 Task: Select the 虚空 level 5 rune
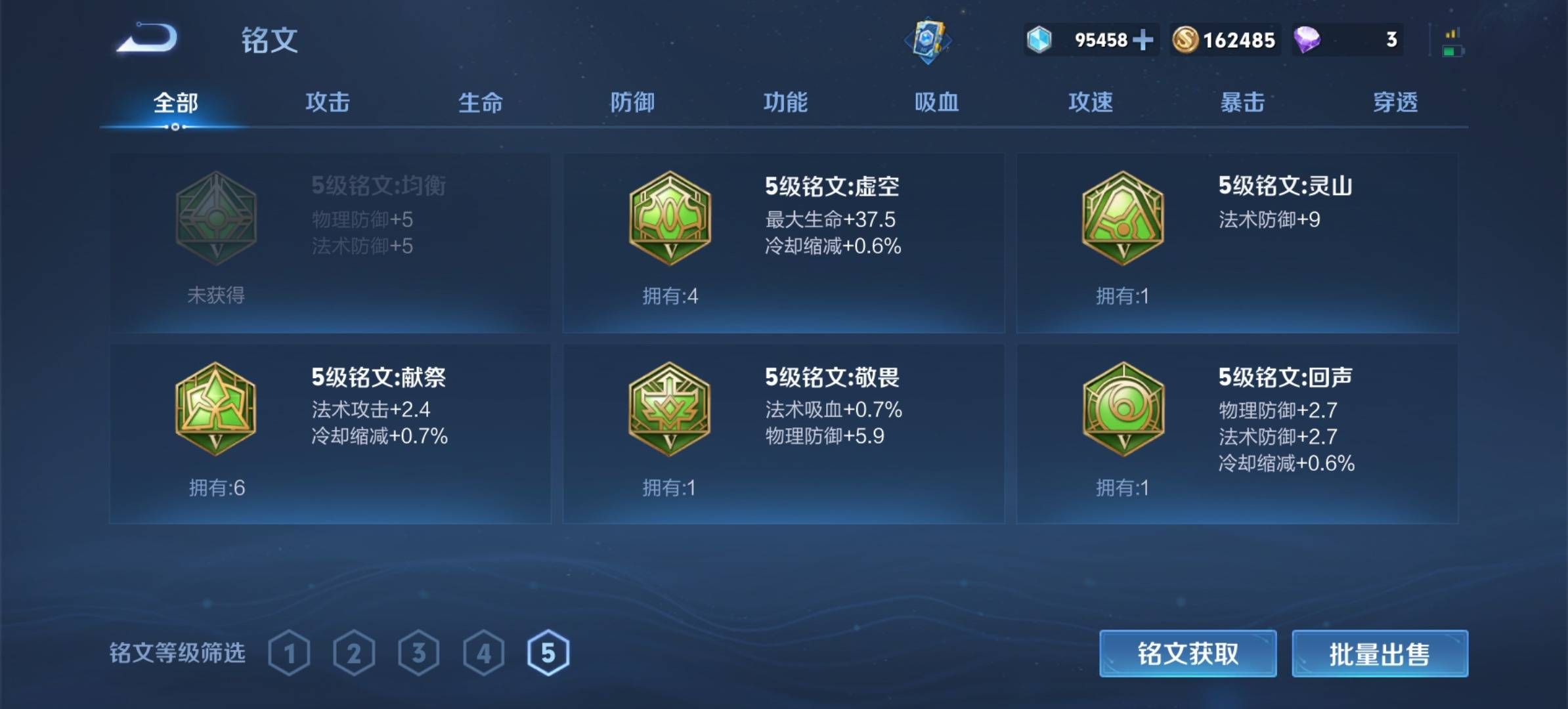pos(783,243)
